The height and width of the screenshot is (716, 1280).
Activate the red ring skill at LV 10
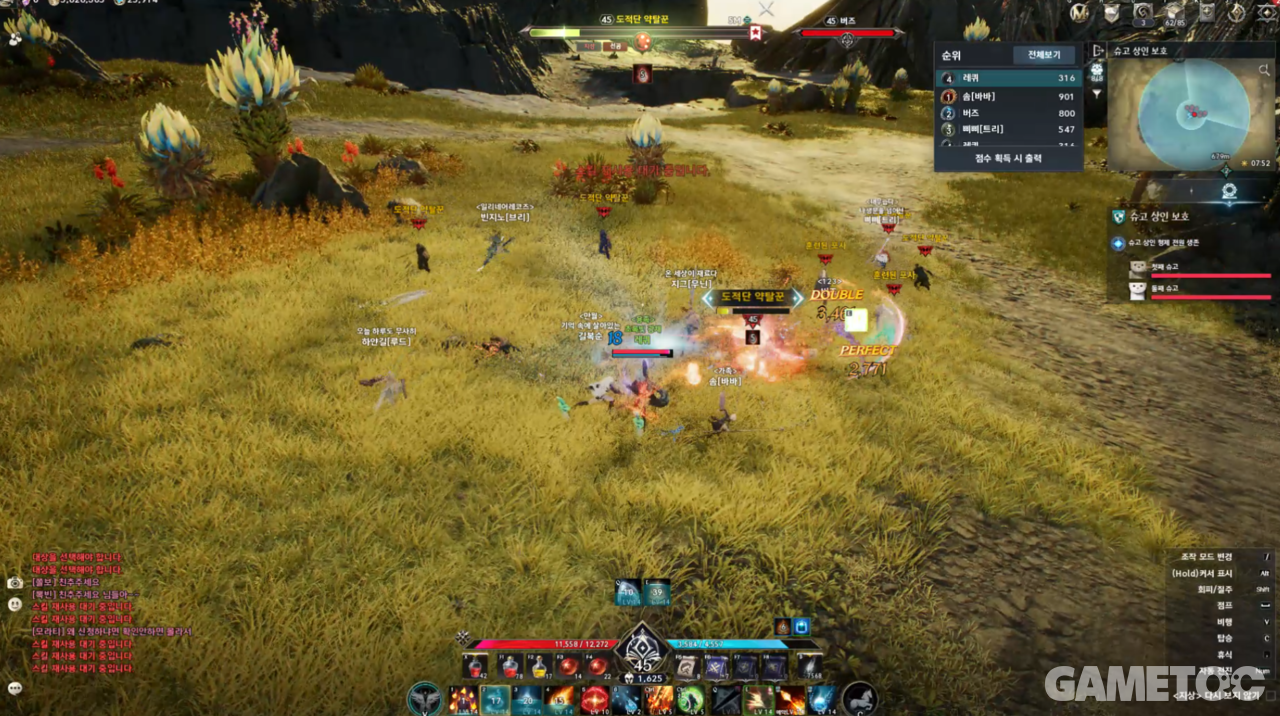coord(594,700)
